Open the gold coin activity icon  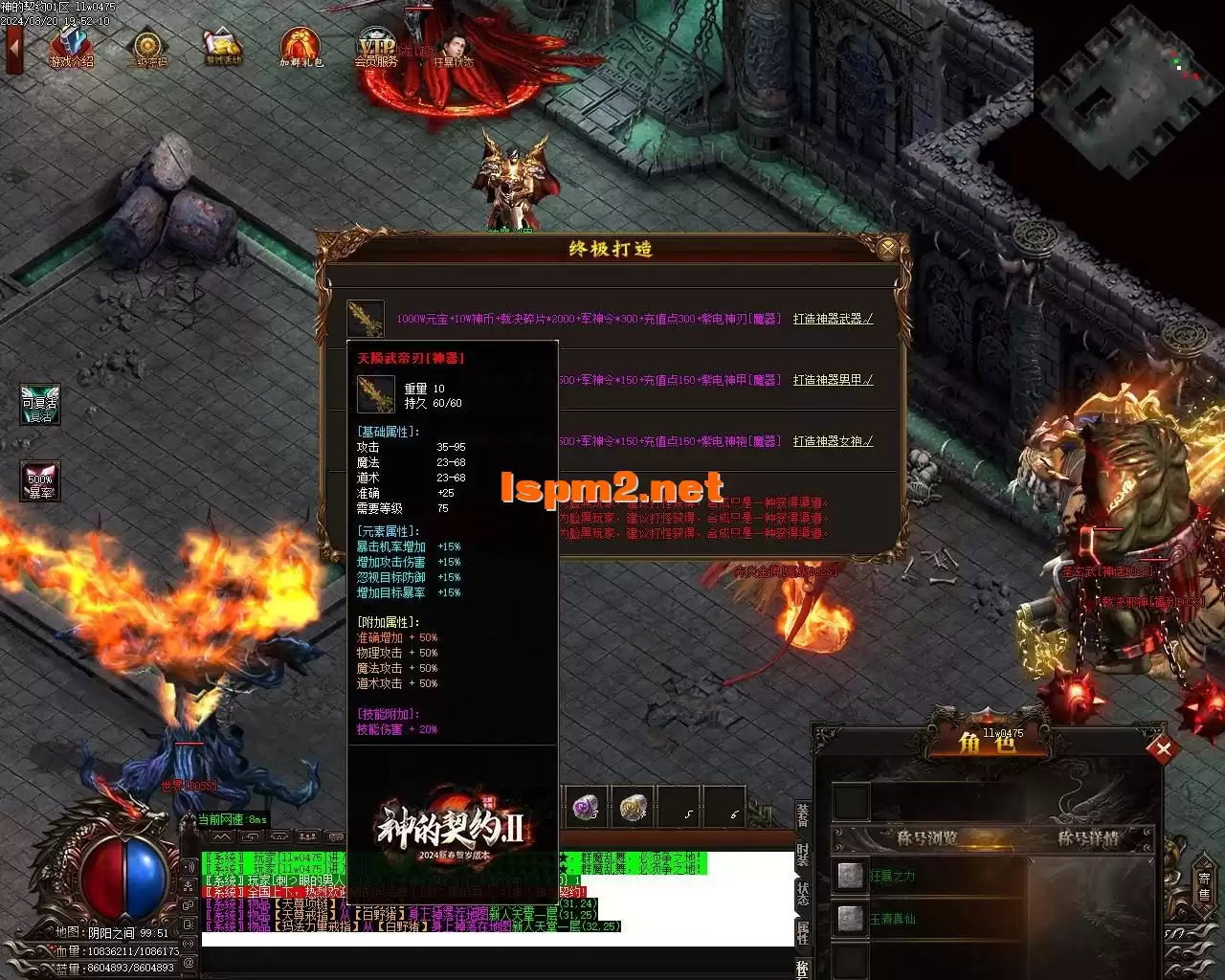point(224,48)
